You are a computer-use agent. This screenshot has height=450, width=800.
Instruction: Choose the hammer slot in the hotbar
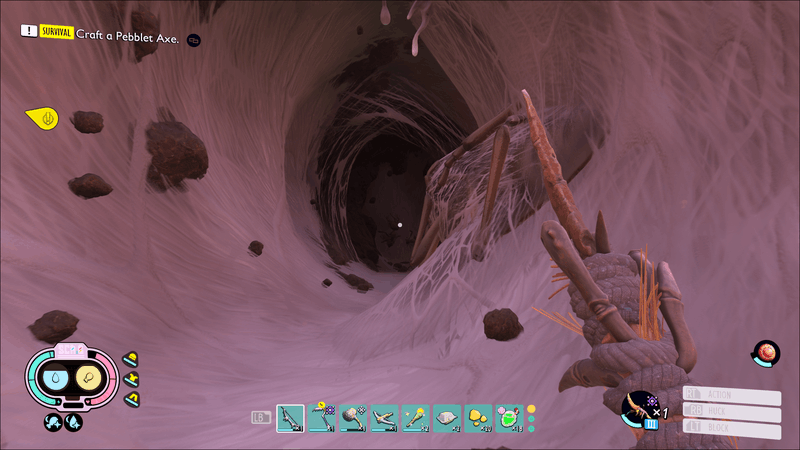coord(353,417)
